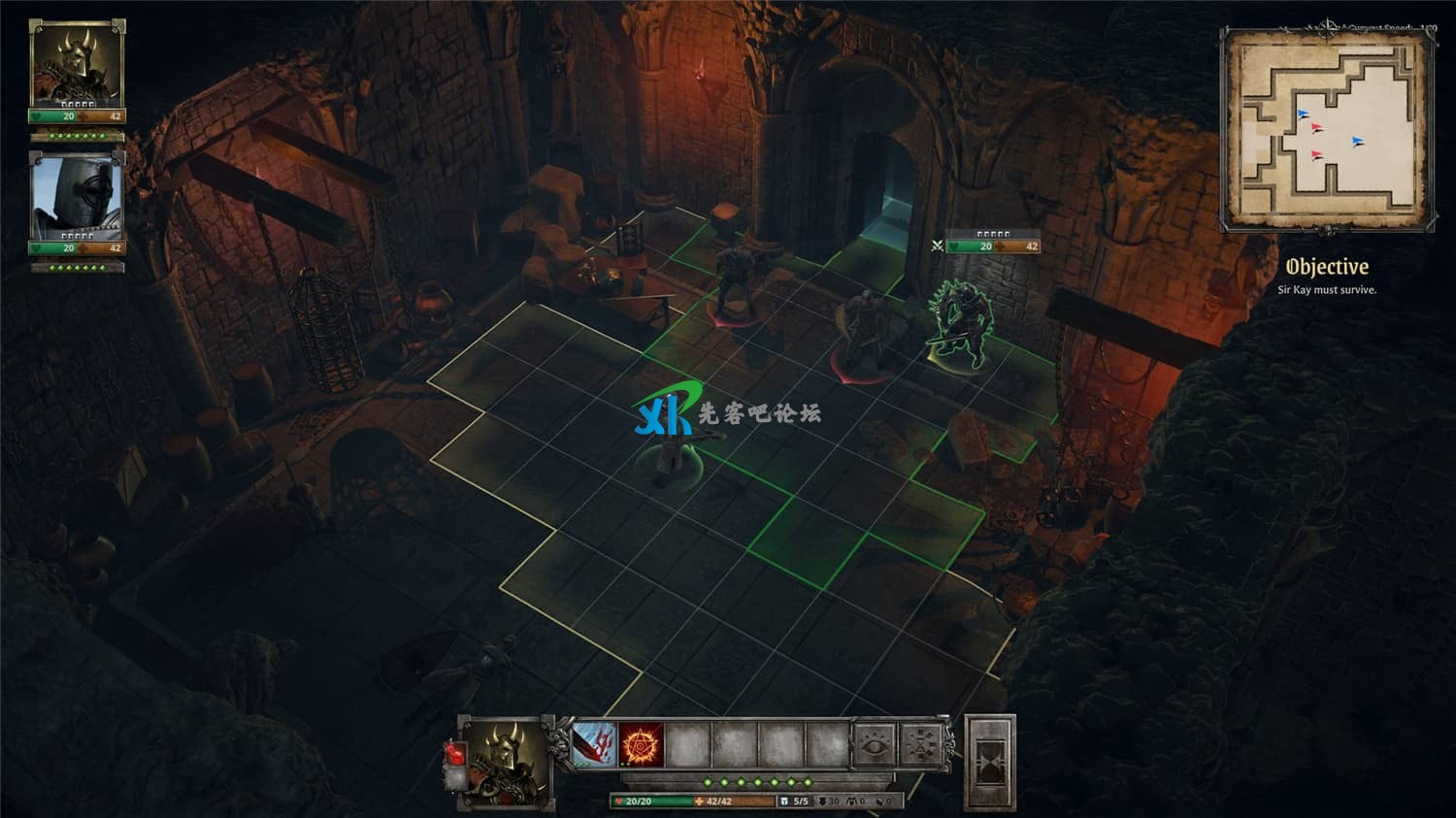
Task: Open the dungeon minimap
Action: (x=1327, y=128)
